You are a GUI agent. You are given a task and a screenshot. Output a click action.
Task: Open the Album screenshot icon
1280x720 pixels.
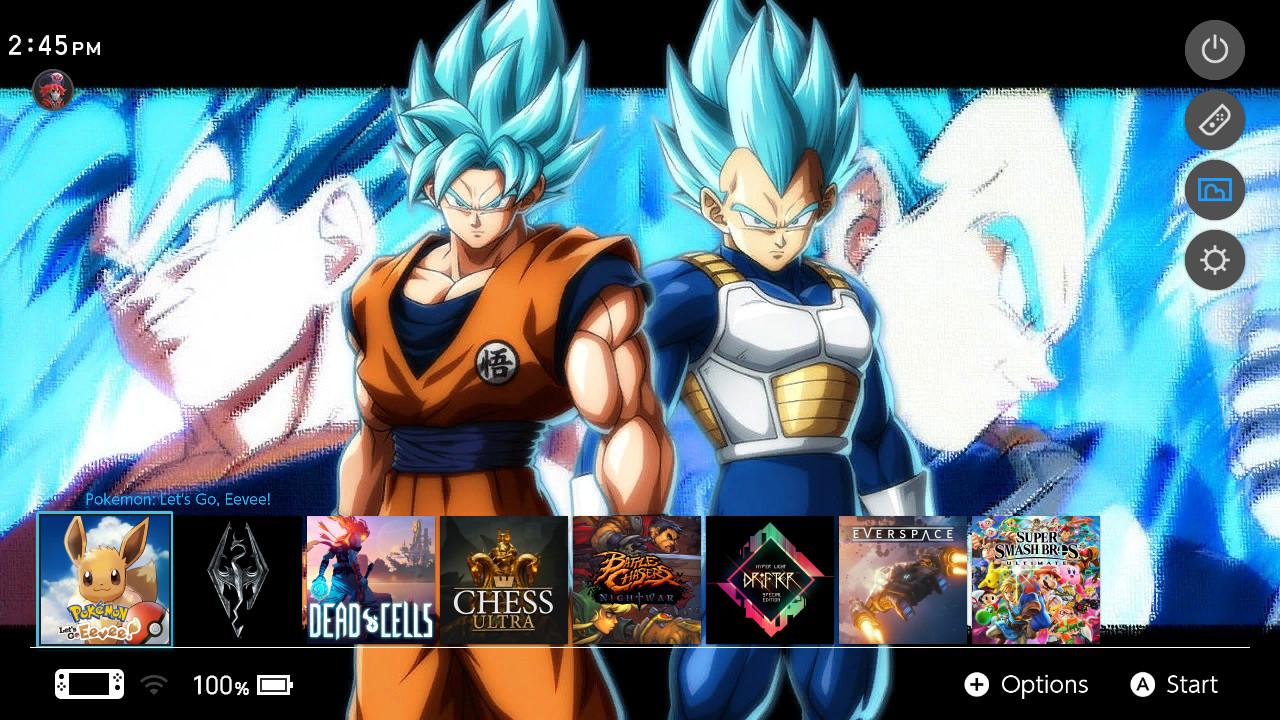click(x=1214, y=190)
